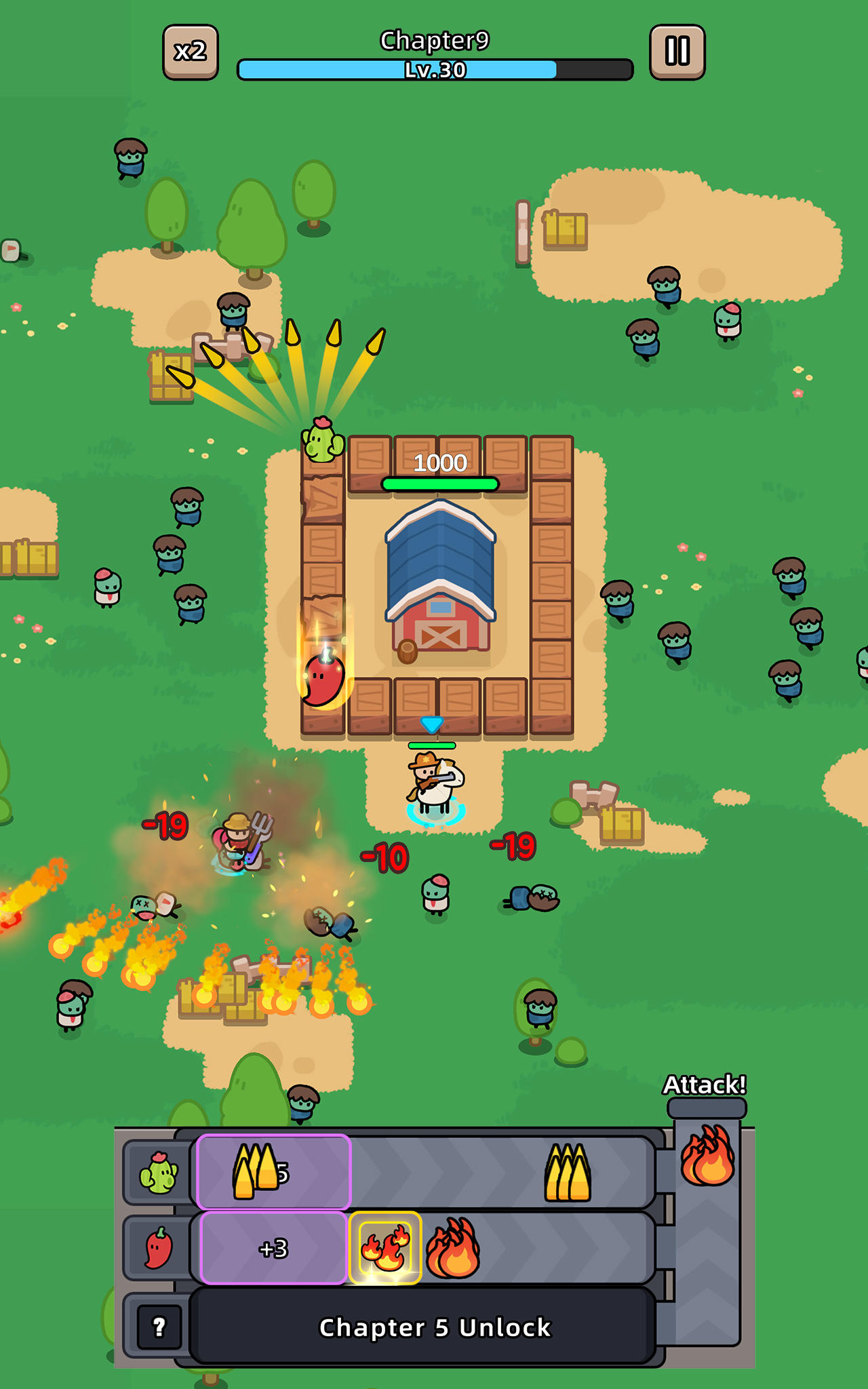Pick the triple-spike upgrade at the row's end
This screenshot has width=868, height=1389.
pyautogui.click(x=568, y=1171)
